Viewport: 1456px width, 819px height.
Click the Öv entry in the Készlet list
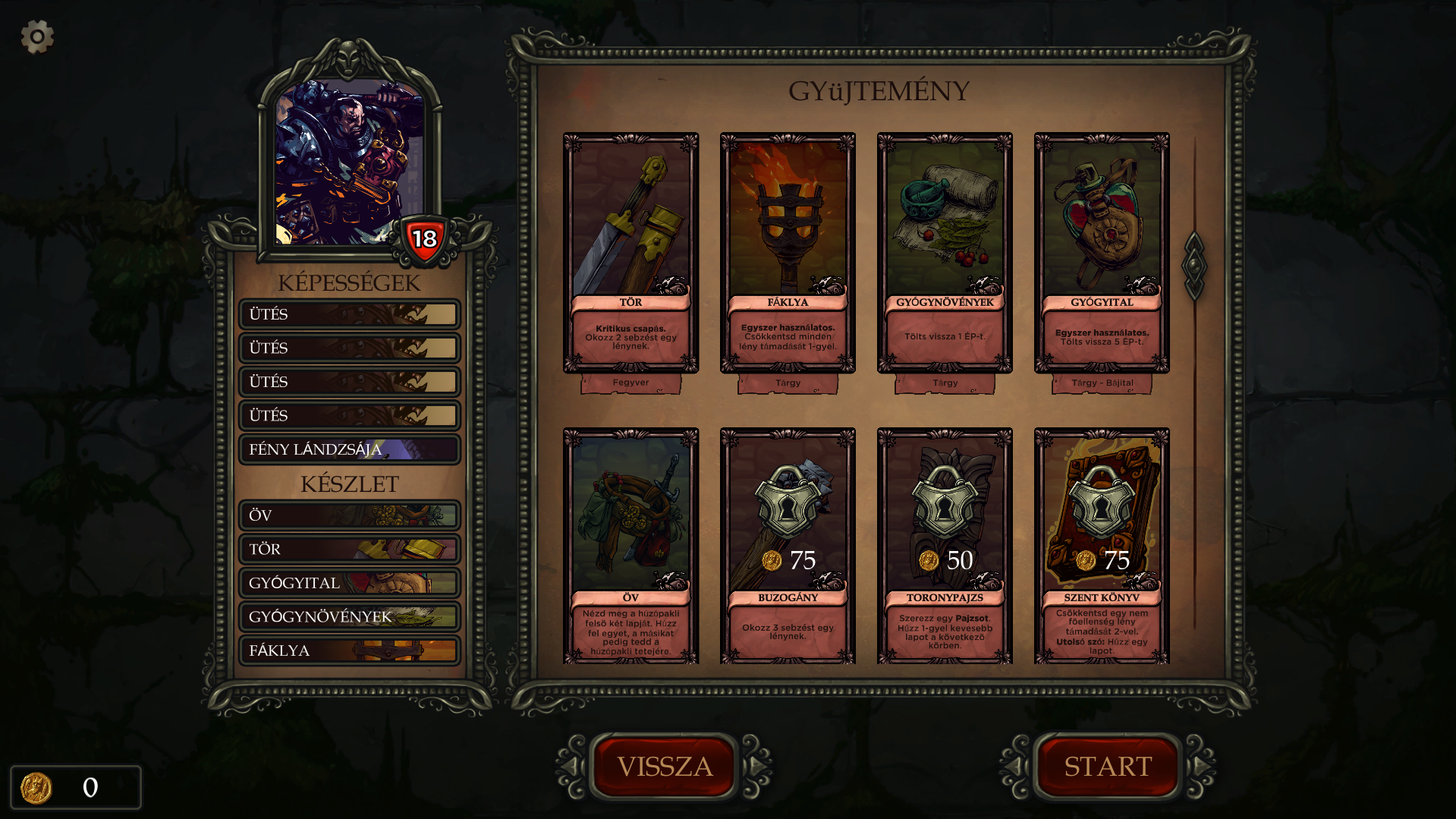pyautogui.click(x=349, y=515)
